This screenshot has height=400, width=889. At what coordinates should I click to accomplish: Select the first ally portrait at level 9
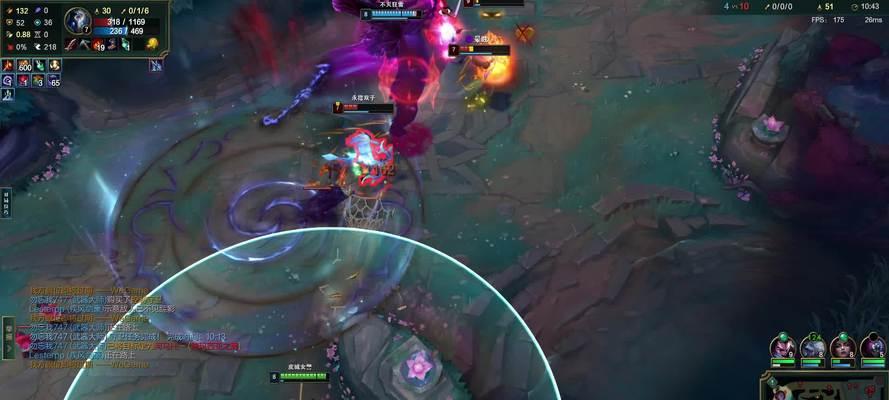click(782, 346)
